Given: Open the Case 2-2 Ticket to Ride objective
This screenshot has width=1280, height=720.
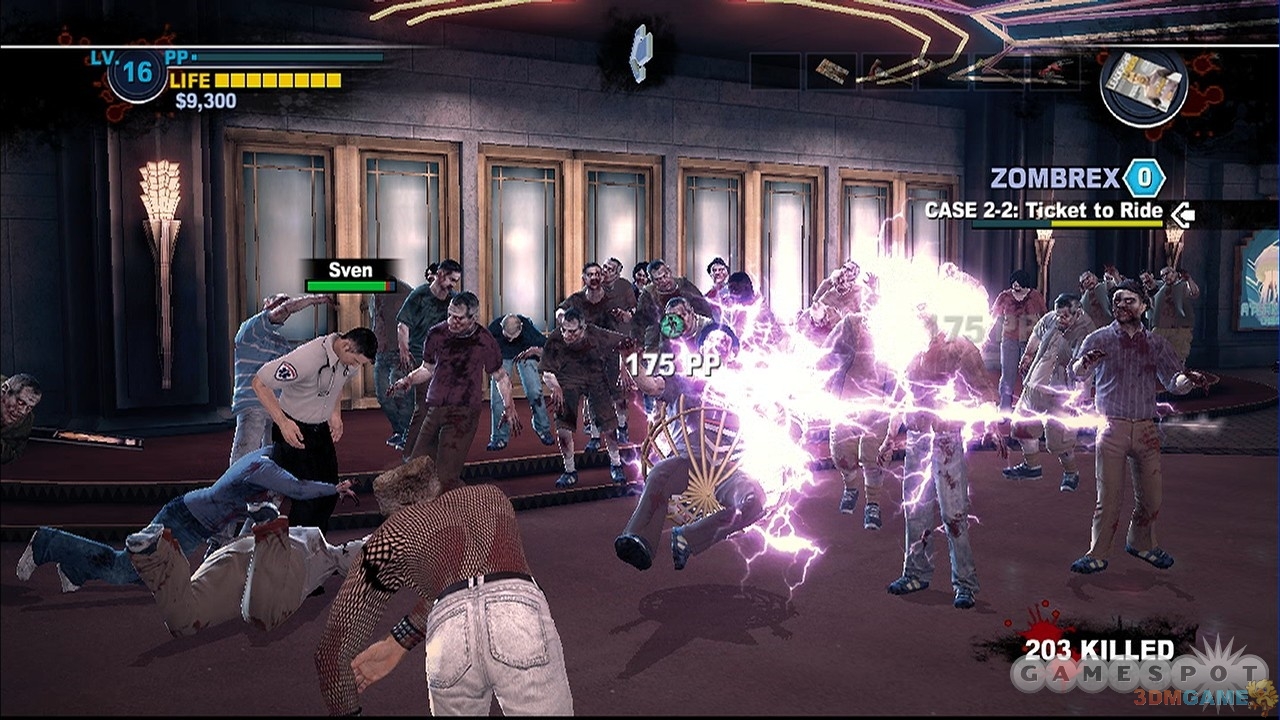Looking at the screenshot, I should click(1043, 211).
